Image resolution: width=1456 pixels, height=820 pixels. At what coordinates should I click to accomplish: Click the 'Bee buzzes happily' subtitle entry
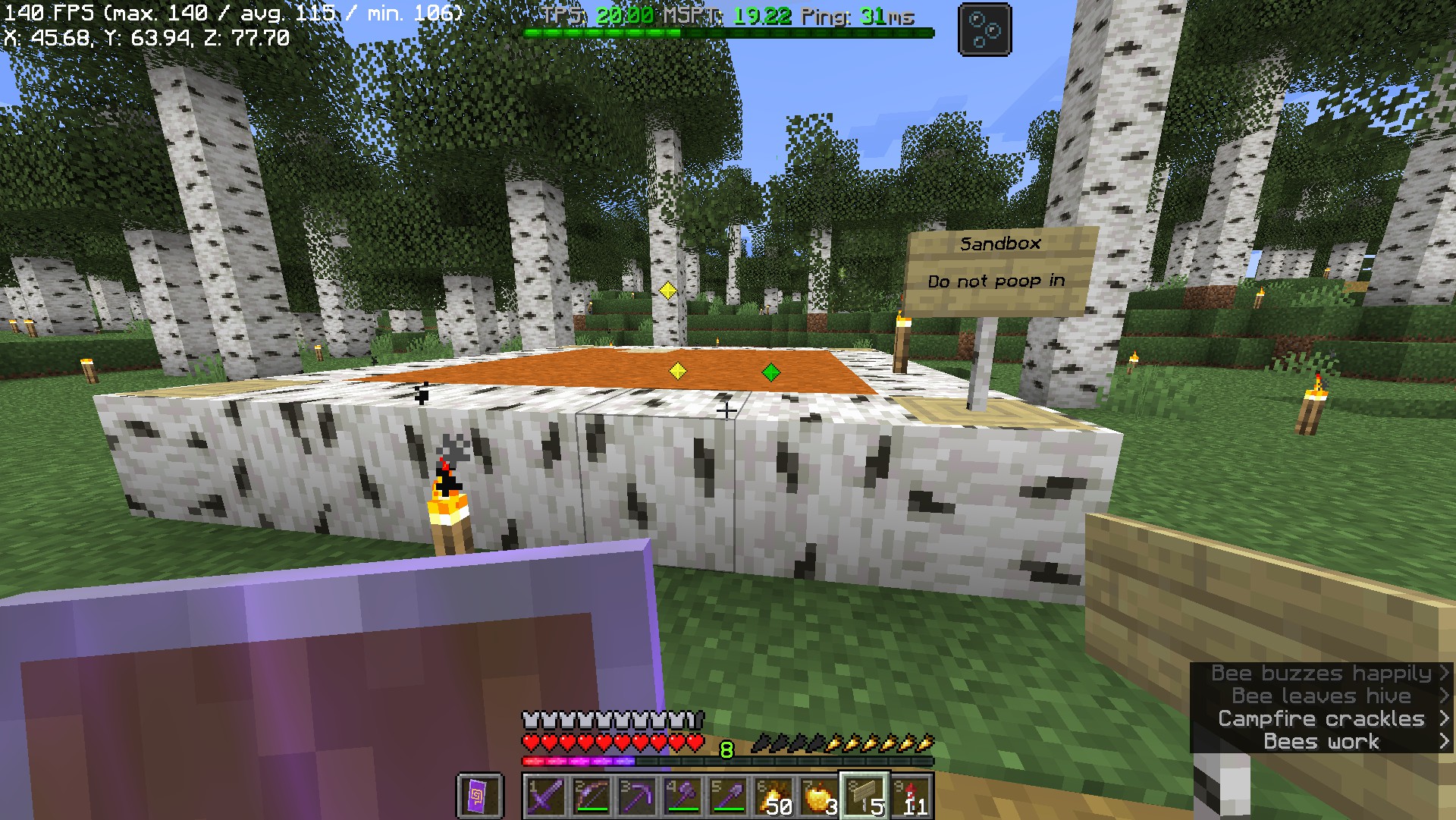click(1319, 673)
